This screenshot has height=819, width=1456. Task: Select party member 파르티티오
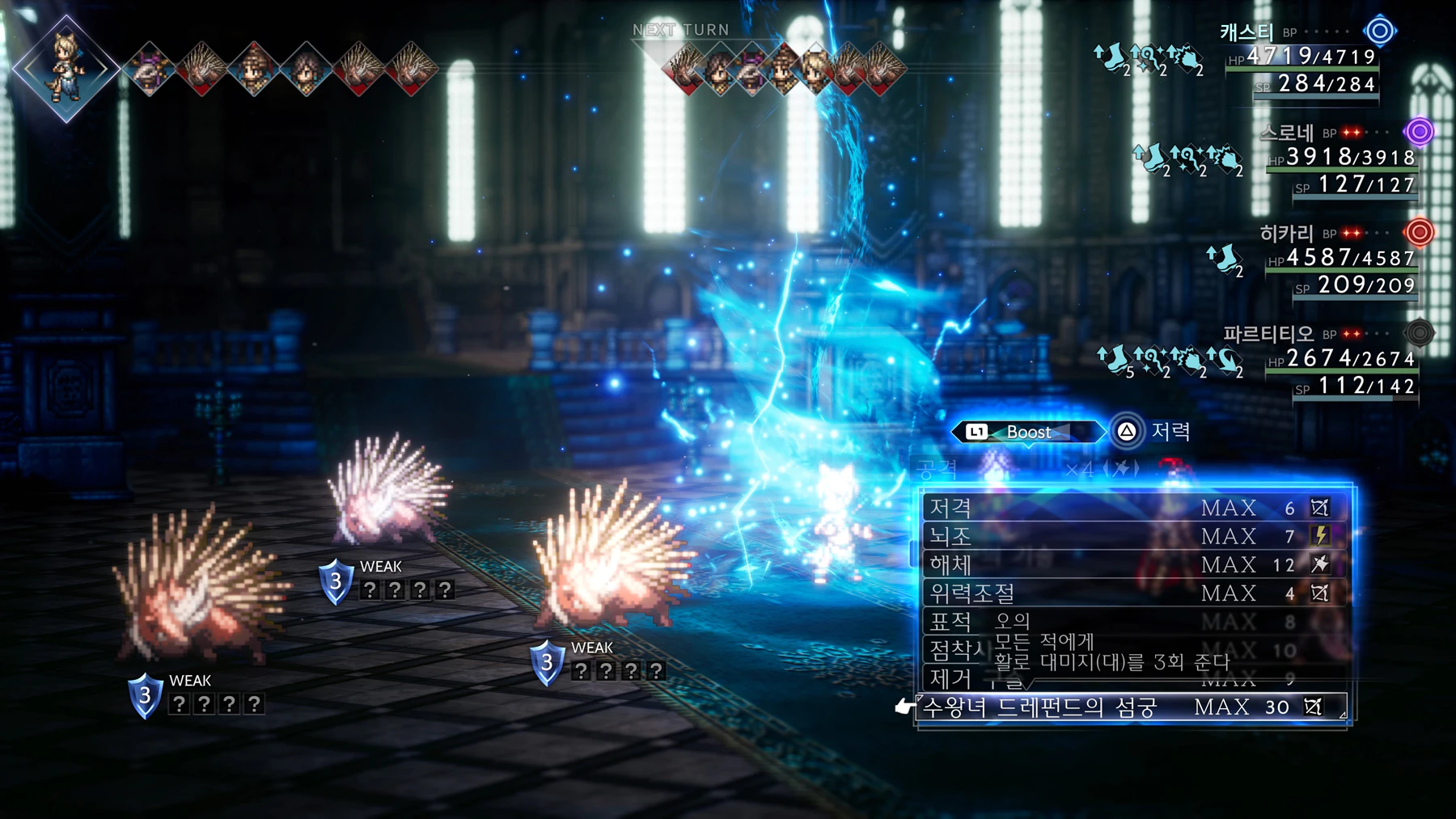tap(1268, 334)
